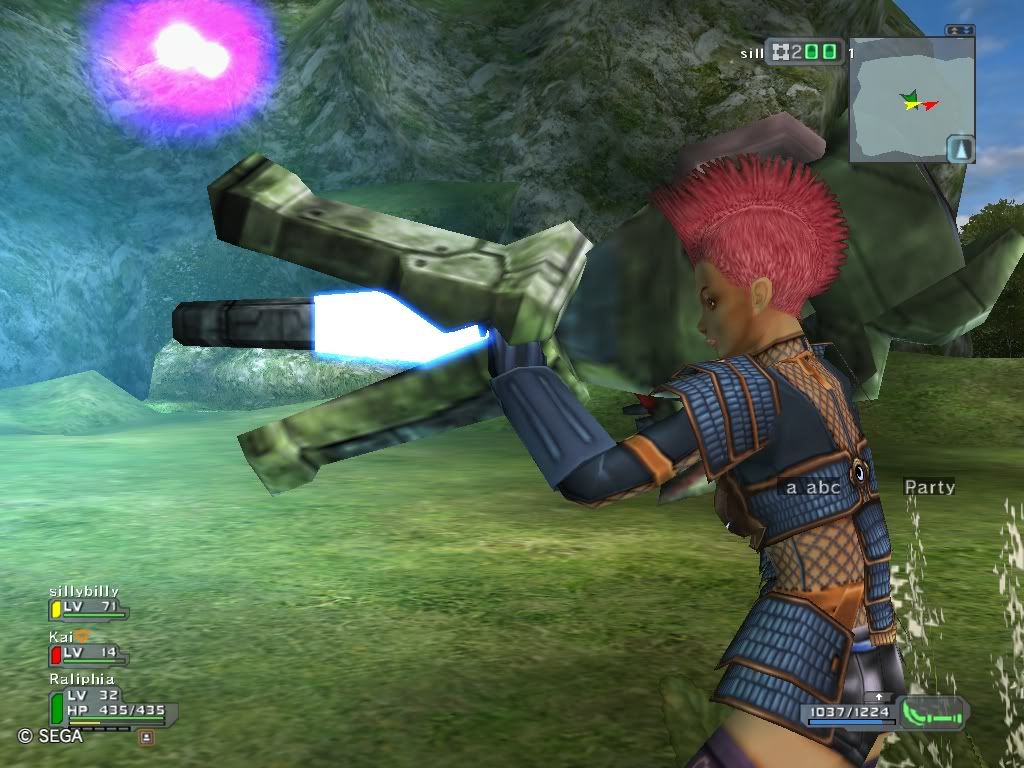Toggle the "a abc" text input mode
The image size is (1024, 768).
[x=812, y=488]
